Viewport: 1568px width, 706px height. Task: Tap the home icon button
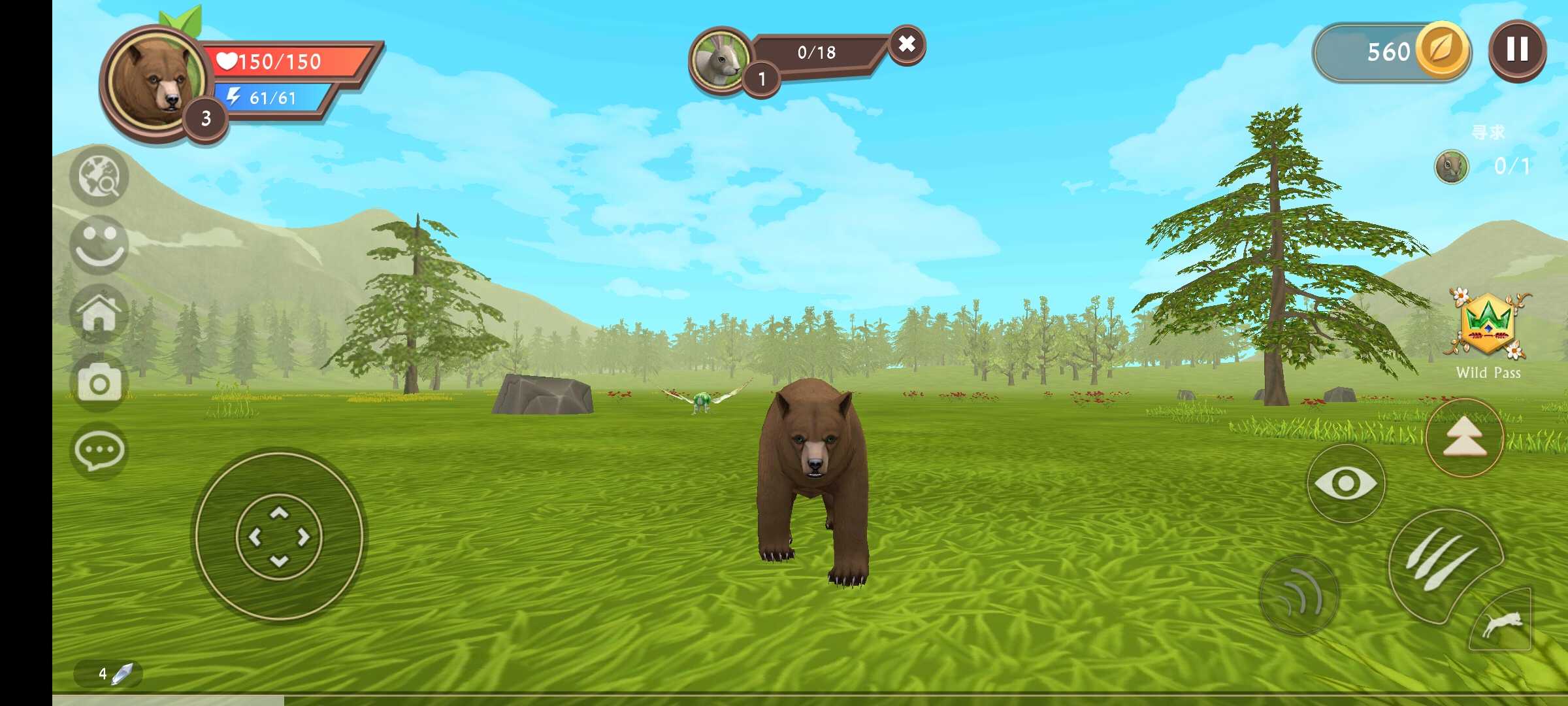tap(99, 314)
